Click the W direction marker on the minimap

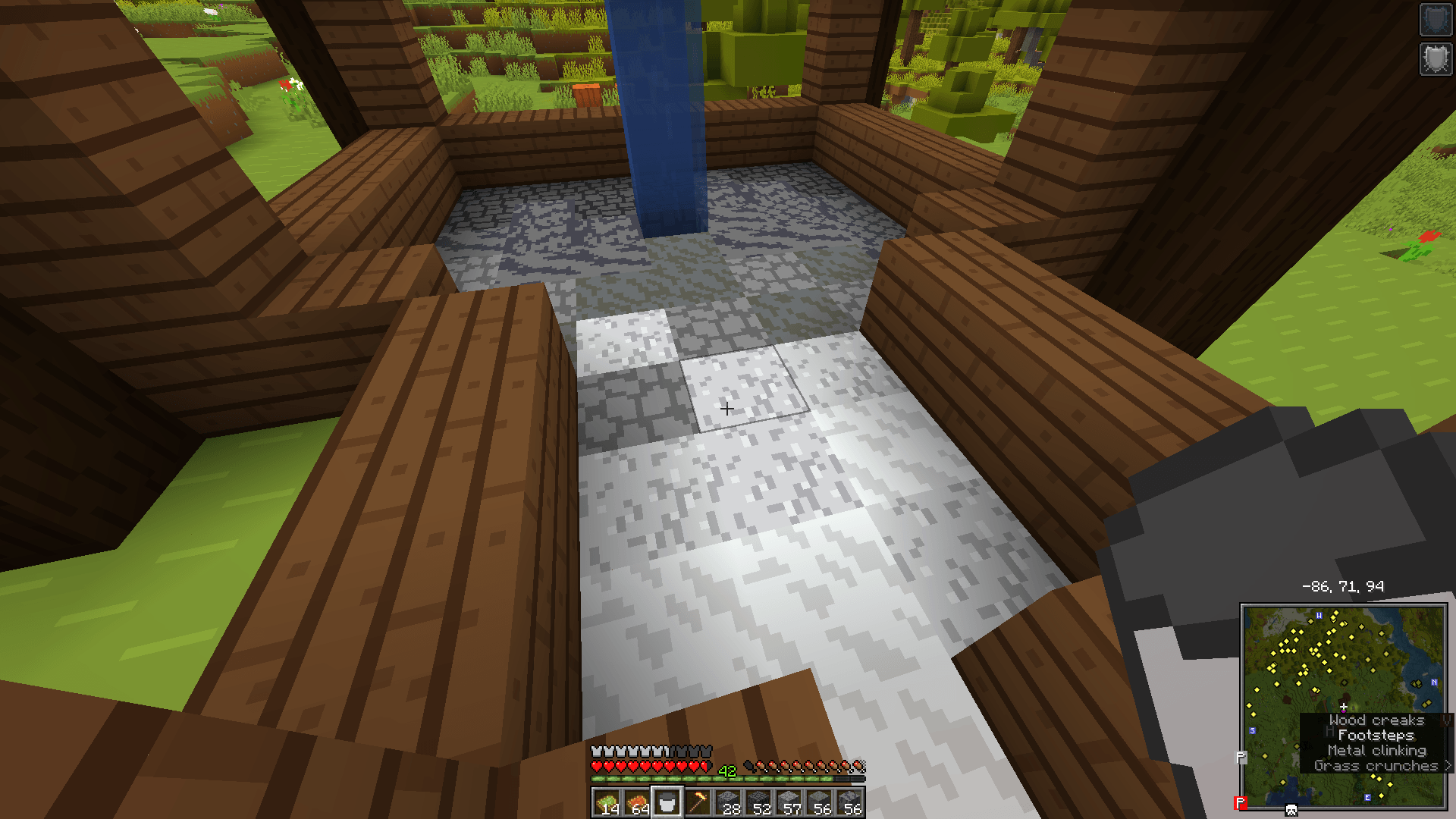1318,617
